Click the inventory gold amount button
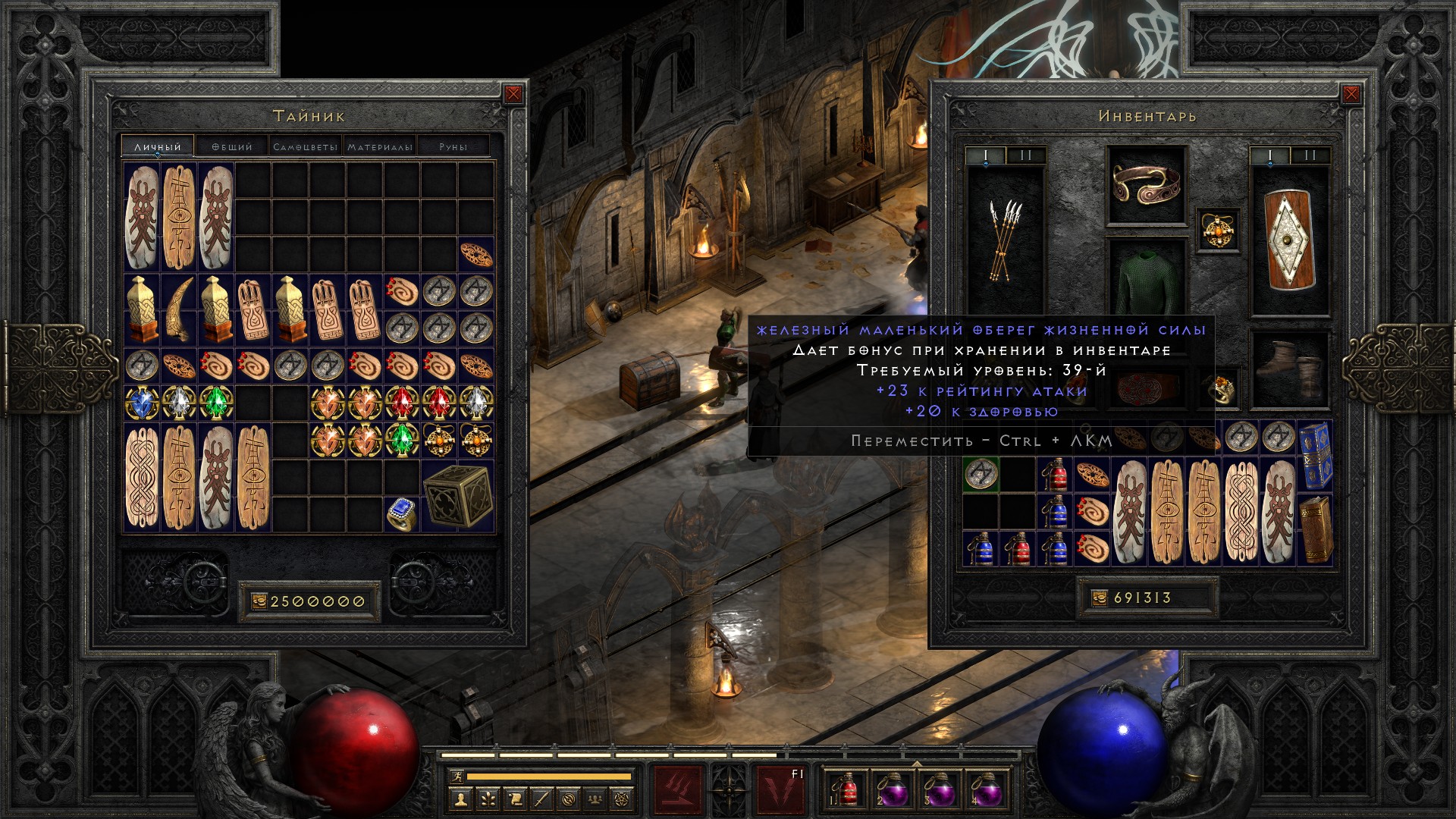Viewport: 1456px width, 819px height. pyautogui.click(x=1147, y=598)
